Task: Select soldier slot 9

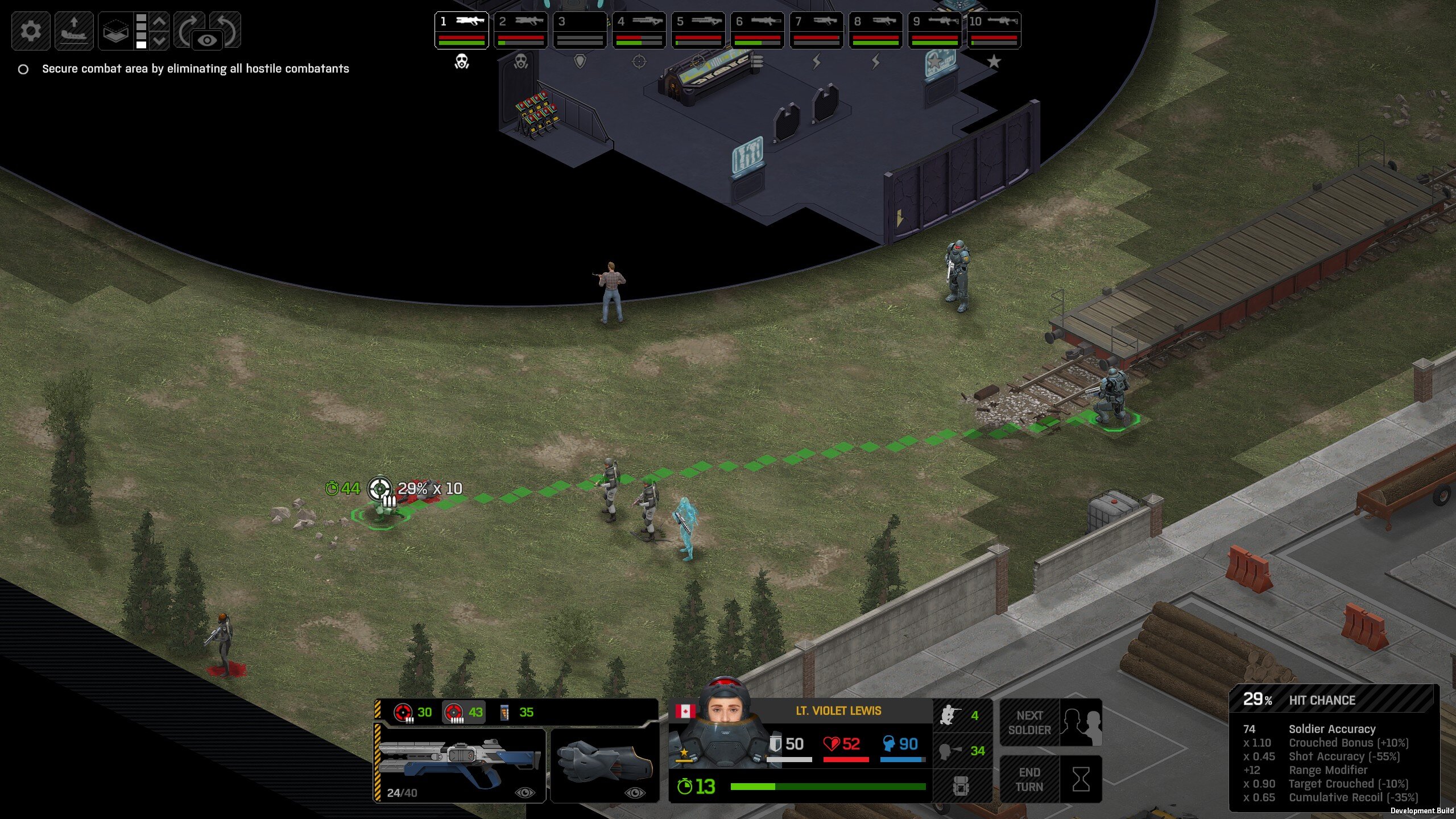Action: click(934, 30)
